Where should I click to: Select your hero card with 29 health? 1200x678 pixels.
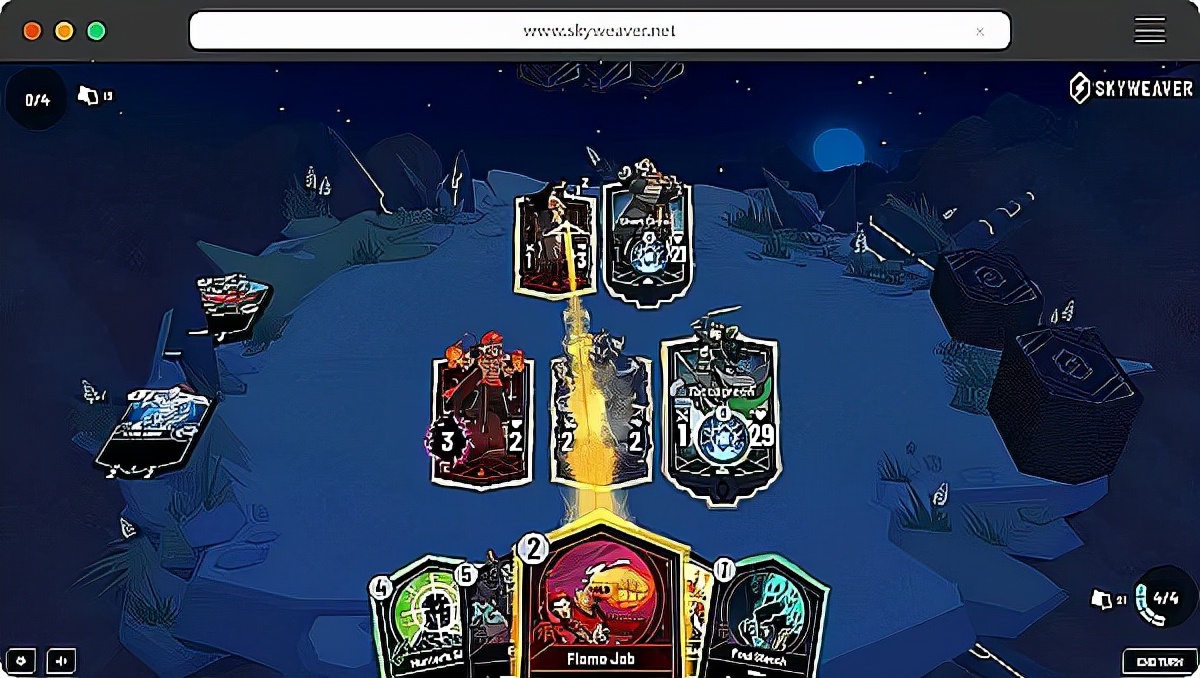720,415
